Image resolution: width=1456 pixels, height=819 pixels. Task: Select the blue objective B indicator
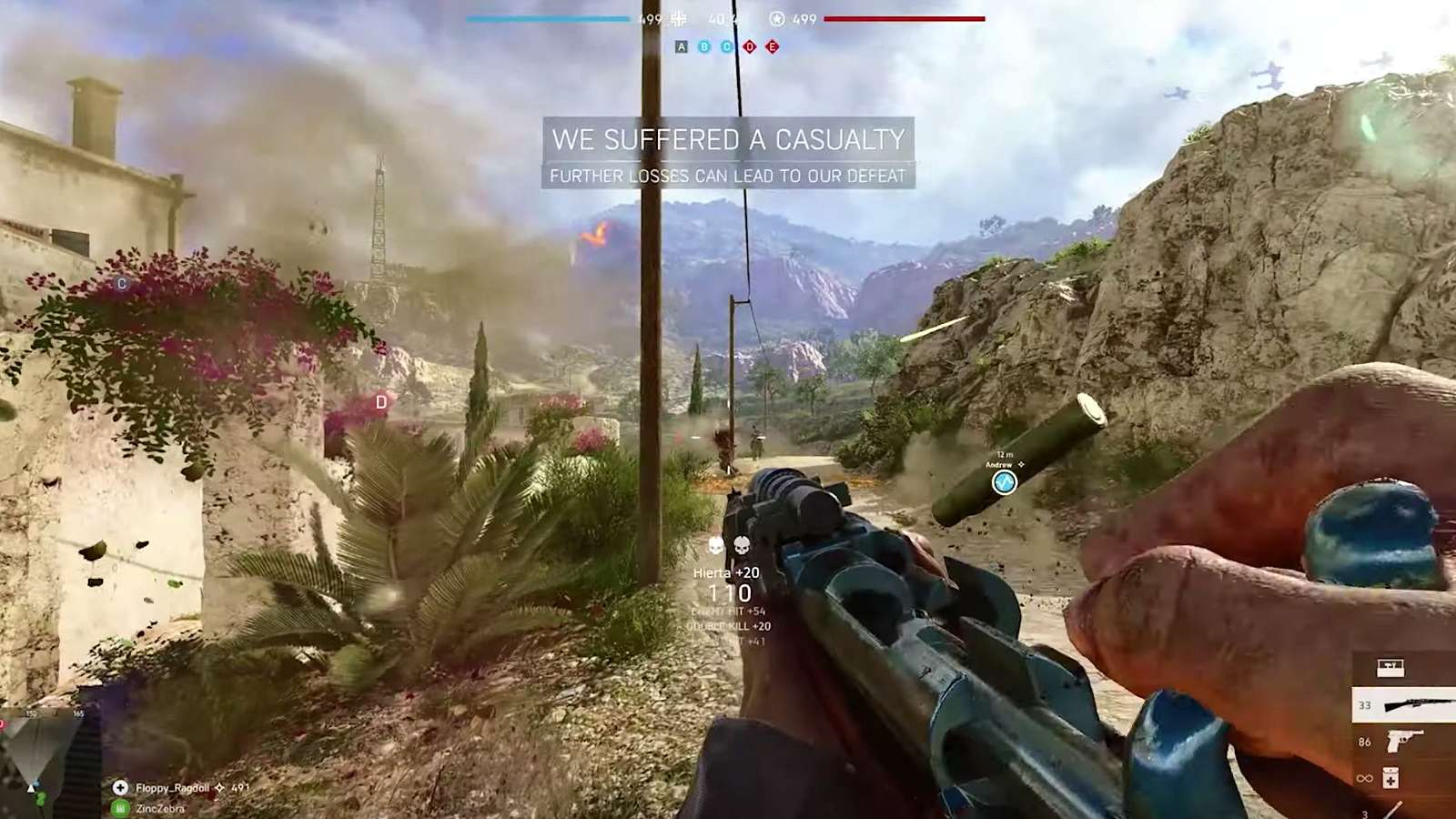pyautogui.click(x=704, y=45)
